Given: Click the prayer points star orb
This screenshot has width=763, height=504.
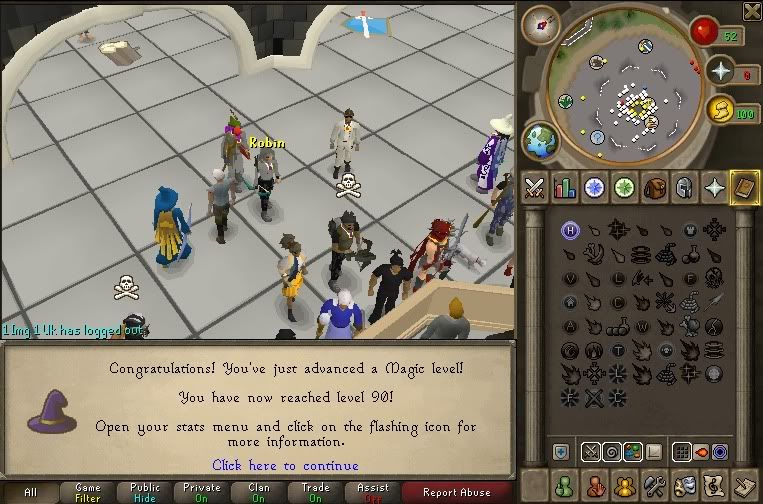Looking at the screenshot, I should [x=719, y=70].
